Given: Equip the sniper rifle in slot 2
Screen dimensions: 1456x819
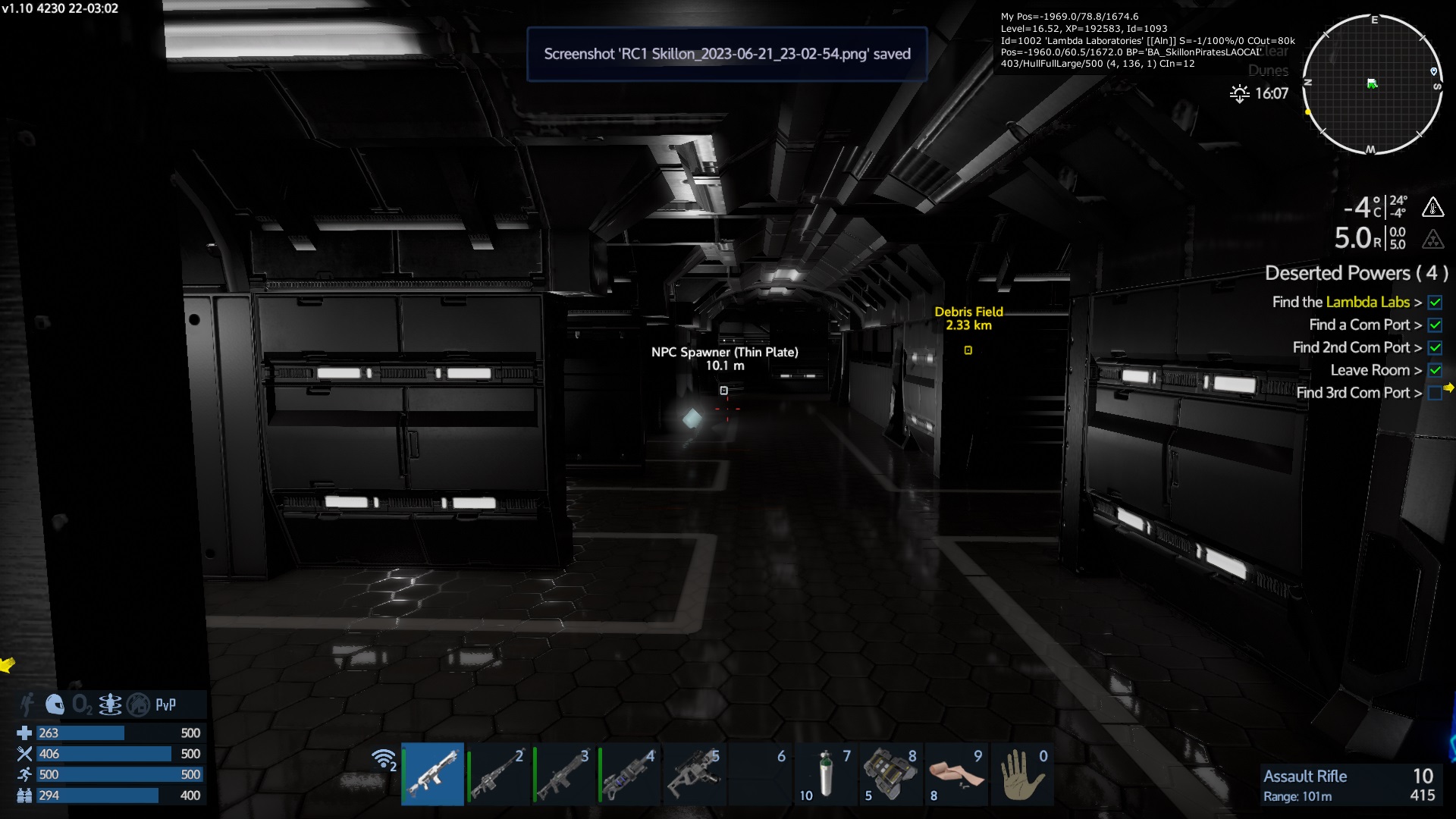Looking at the screenshot, I should (497, 773).
